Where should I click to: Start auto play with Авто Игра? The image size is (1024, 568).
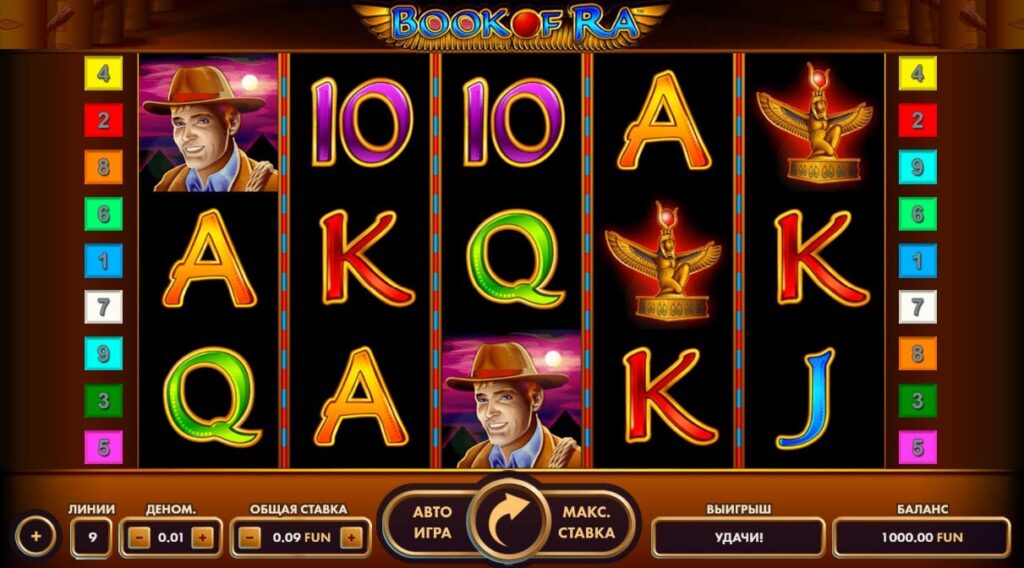pos(433,522)
